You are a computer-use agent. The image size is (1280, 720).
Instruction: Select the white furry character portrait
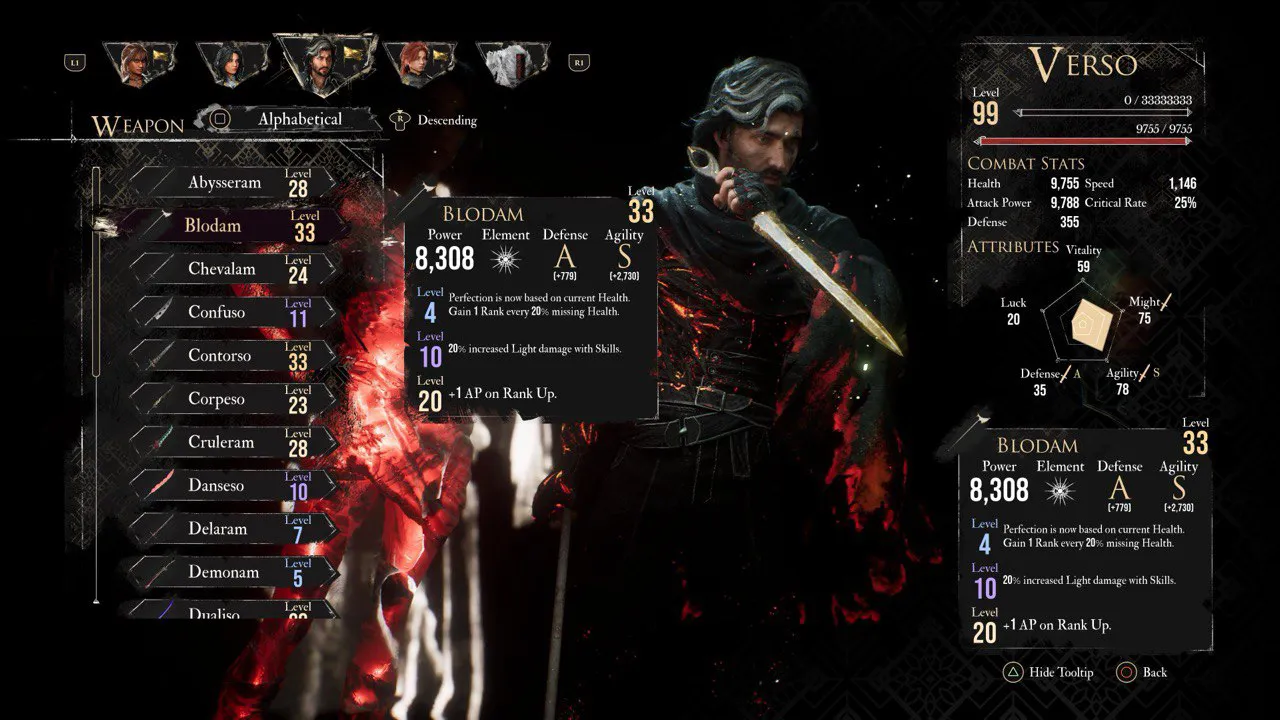[x=513, y=64]
